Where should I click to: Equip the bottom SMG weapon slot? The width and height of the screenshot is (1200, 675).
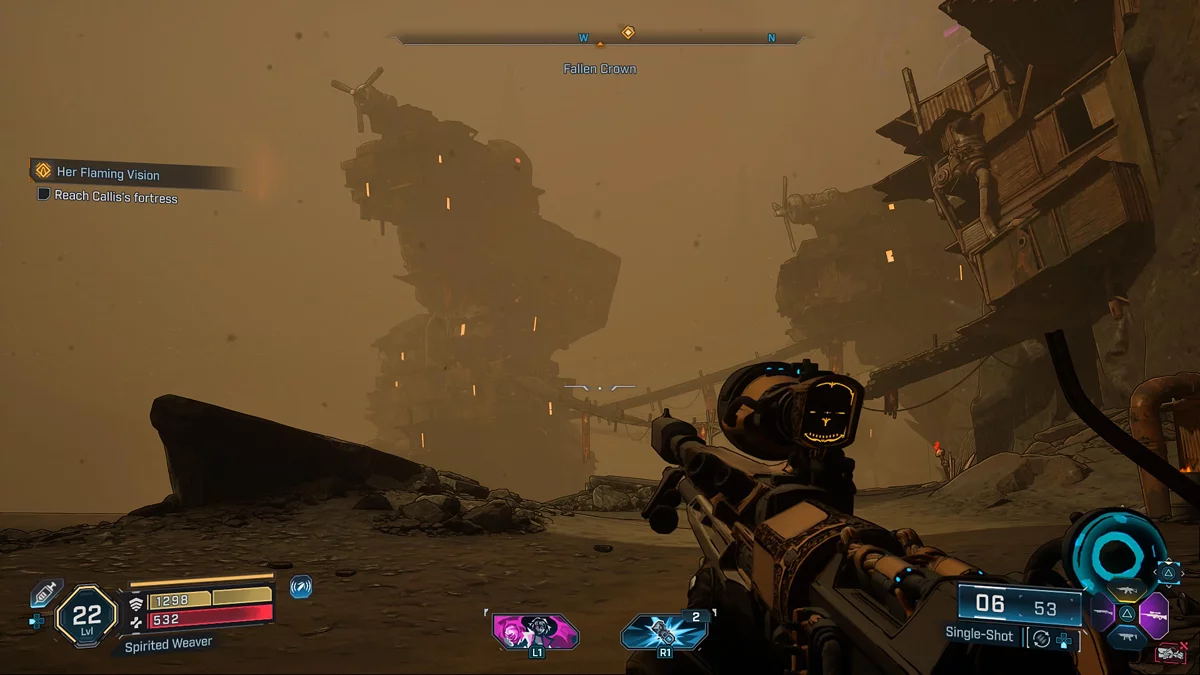1127,638
